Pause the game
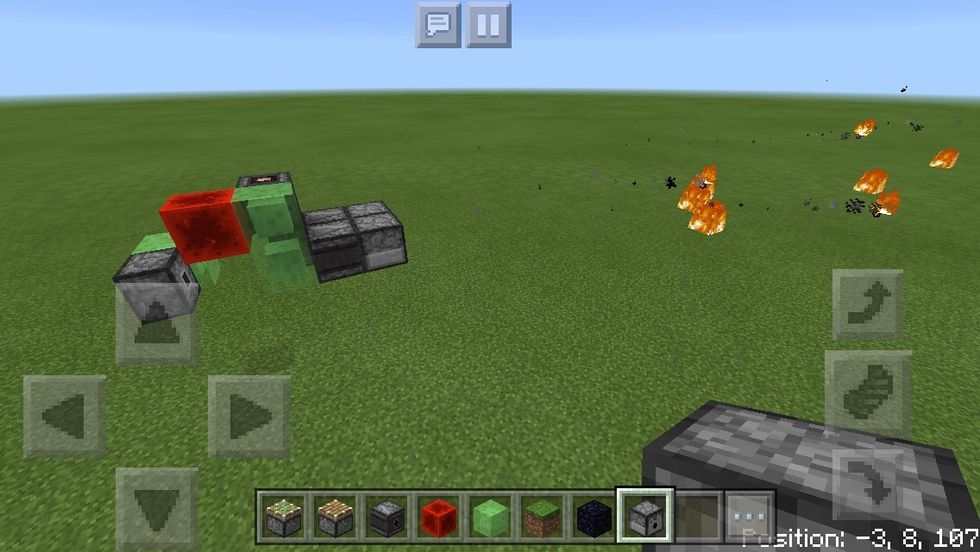The height and width of the screenshot is (552, 980). click(489, 25)
